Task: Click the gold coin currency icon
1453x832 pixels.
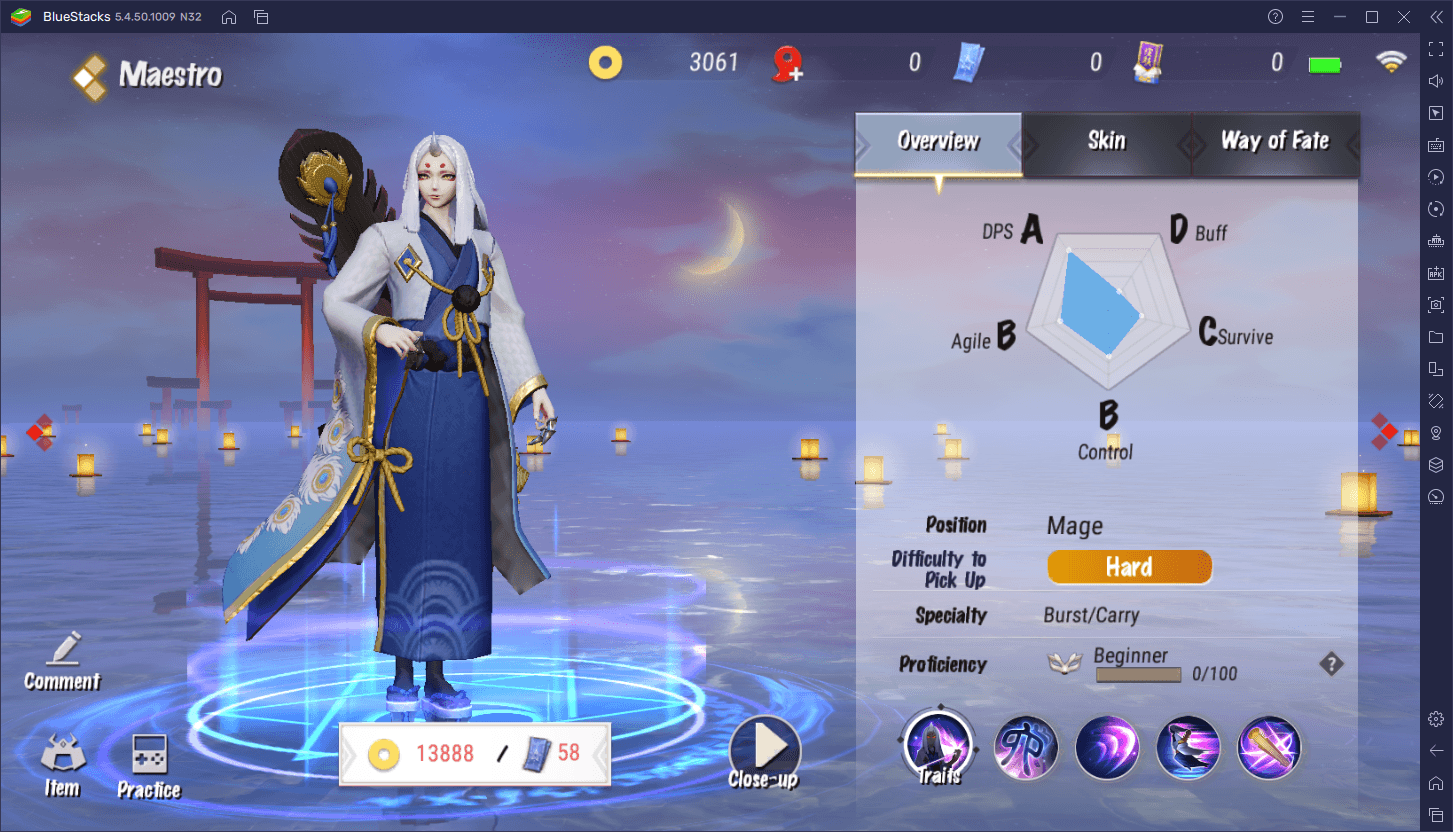Action: (605, 63)
